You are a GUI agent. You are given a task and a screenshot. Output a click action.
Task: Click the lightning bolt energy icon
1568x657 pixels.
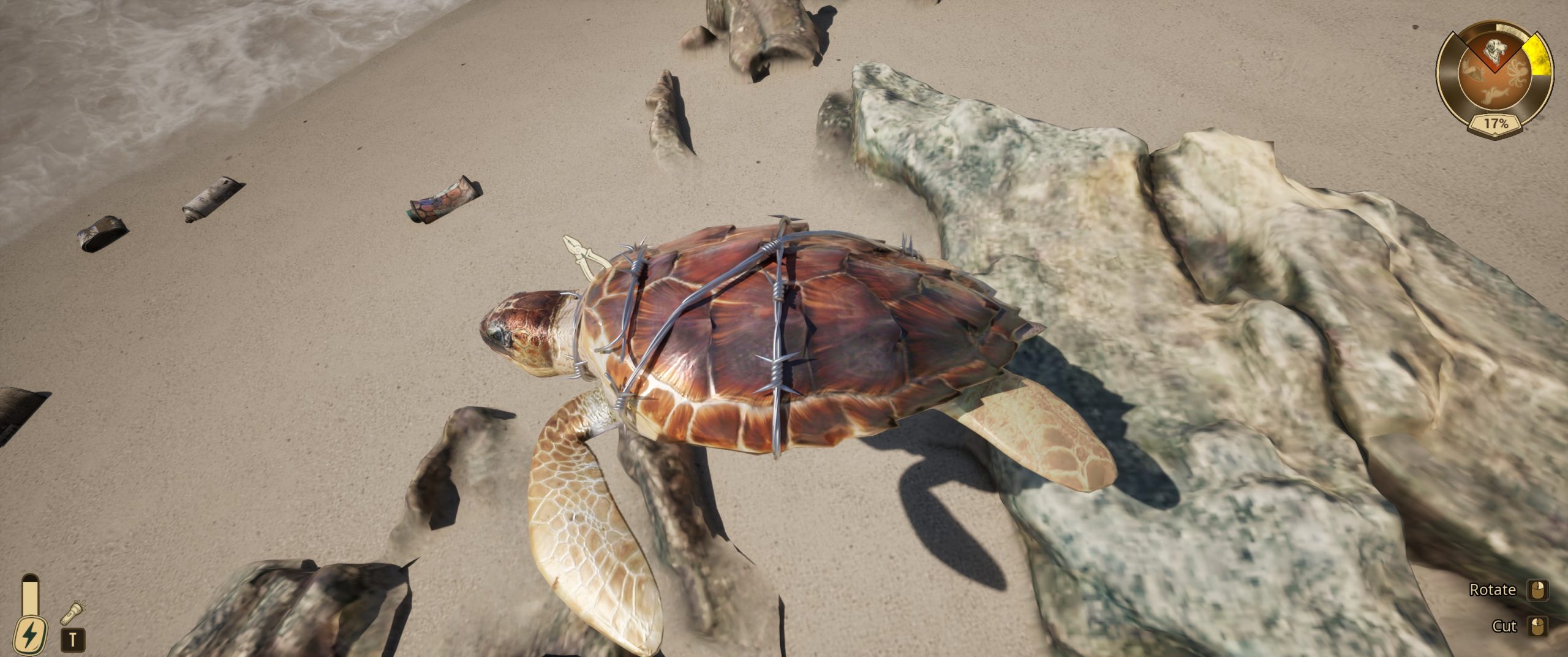point(29,634)
